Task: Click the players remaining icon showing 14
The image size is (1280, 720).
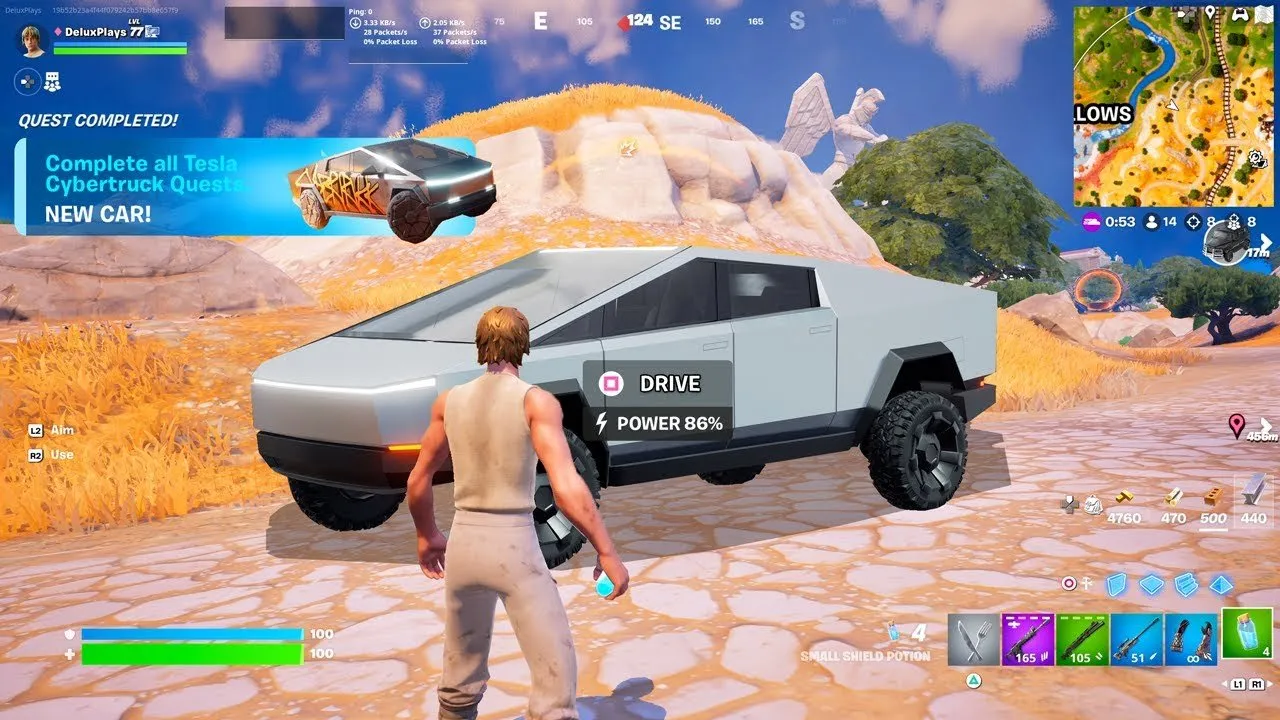Action: pos(1152,222)
